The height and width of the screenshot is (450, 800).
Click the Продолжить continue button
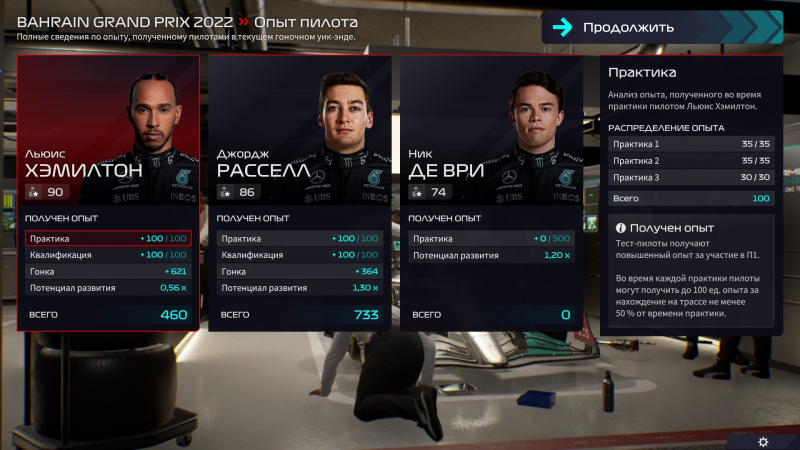pos(662,27)
